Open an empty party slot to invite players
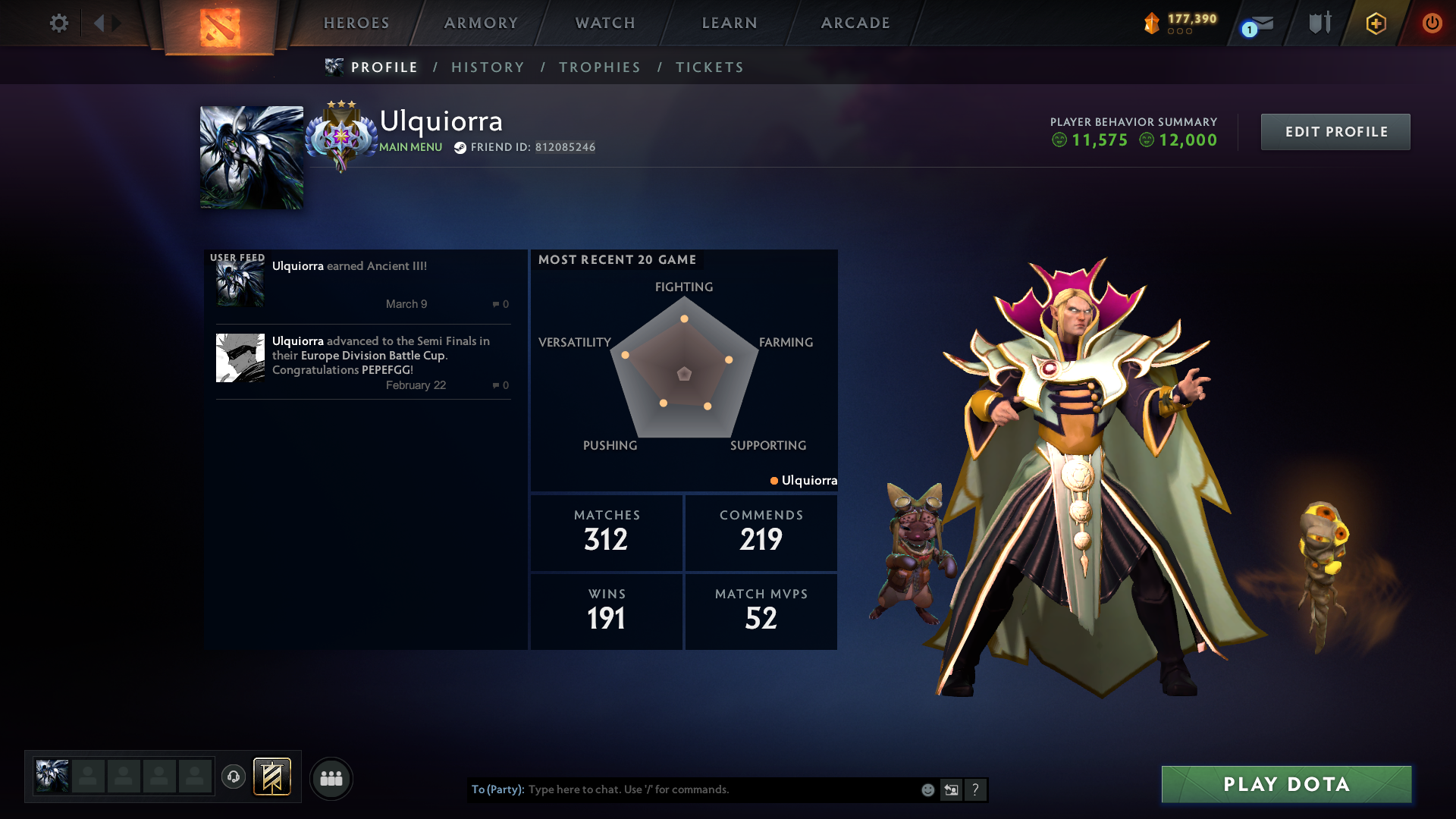The width and height of the screenshot is (1456, 819). coord(89,776)
